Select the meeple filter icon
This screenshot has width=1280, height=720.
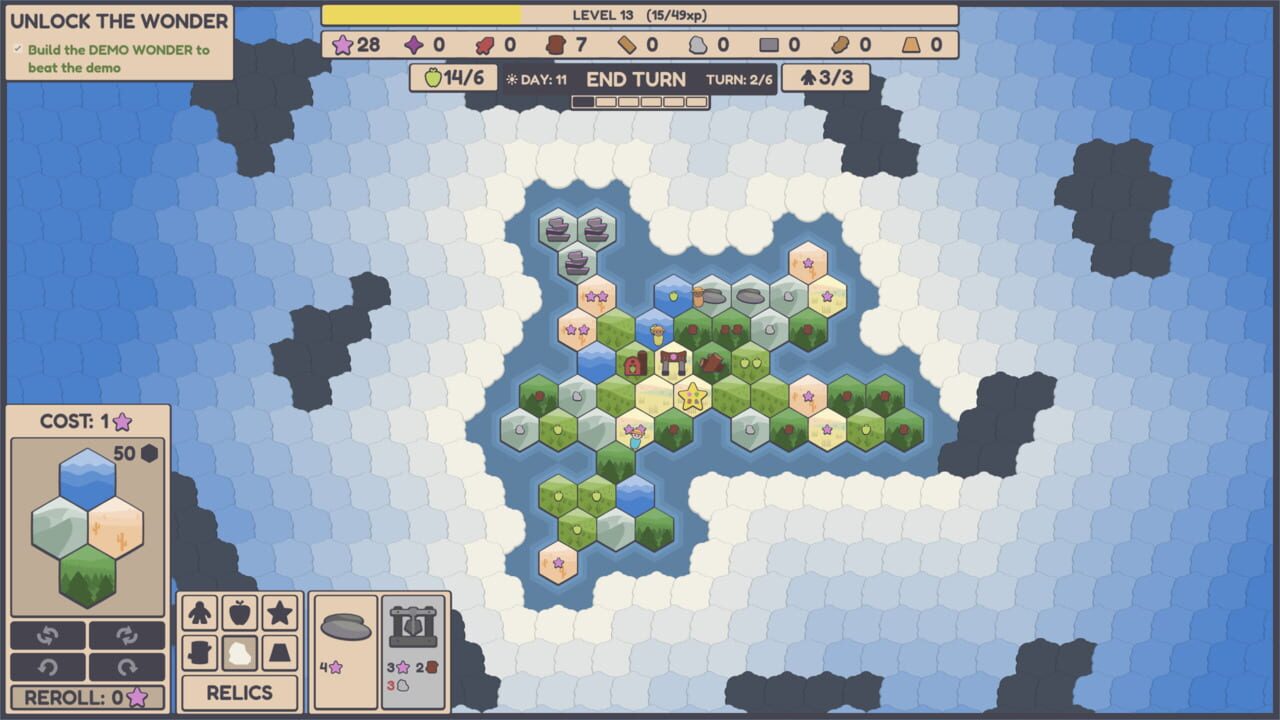pyautogui.click(x=199, y=612)
